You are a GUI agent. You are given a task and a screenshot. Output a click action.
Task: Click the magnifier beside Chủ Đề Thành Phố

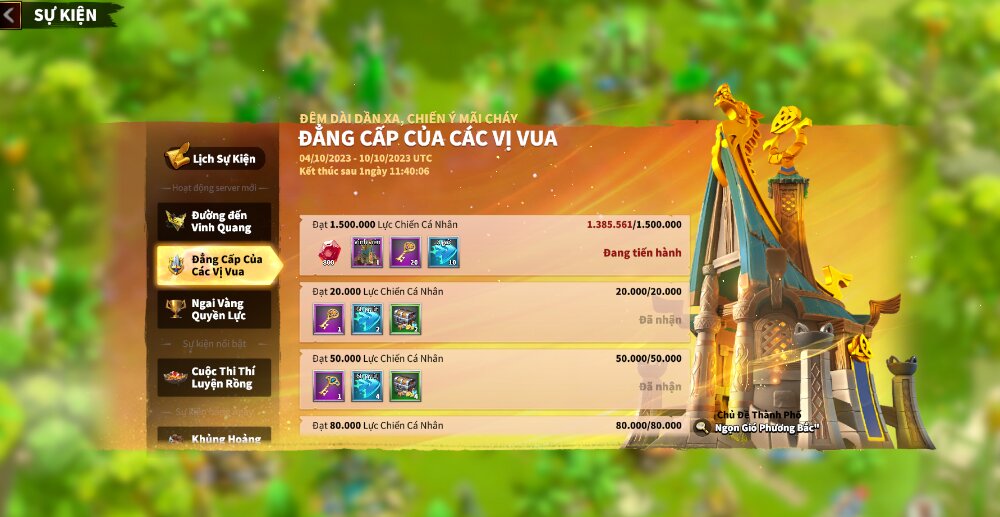point(702,428)
